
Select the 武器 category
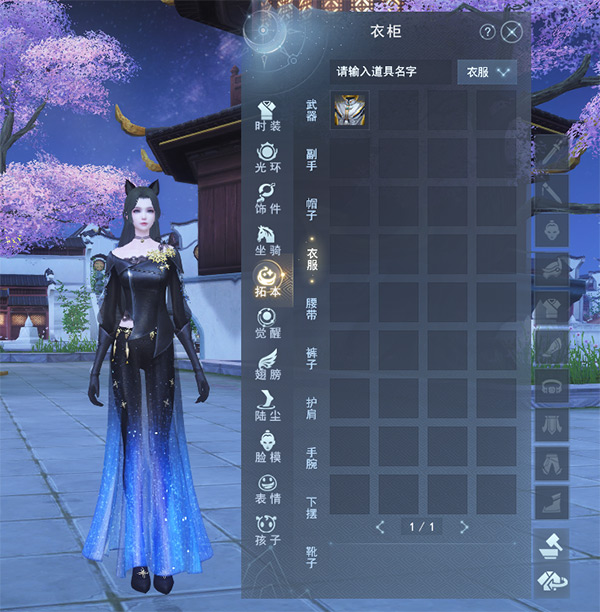pyautogui.click(x=311, y=110)
